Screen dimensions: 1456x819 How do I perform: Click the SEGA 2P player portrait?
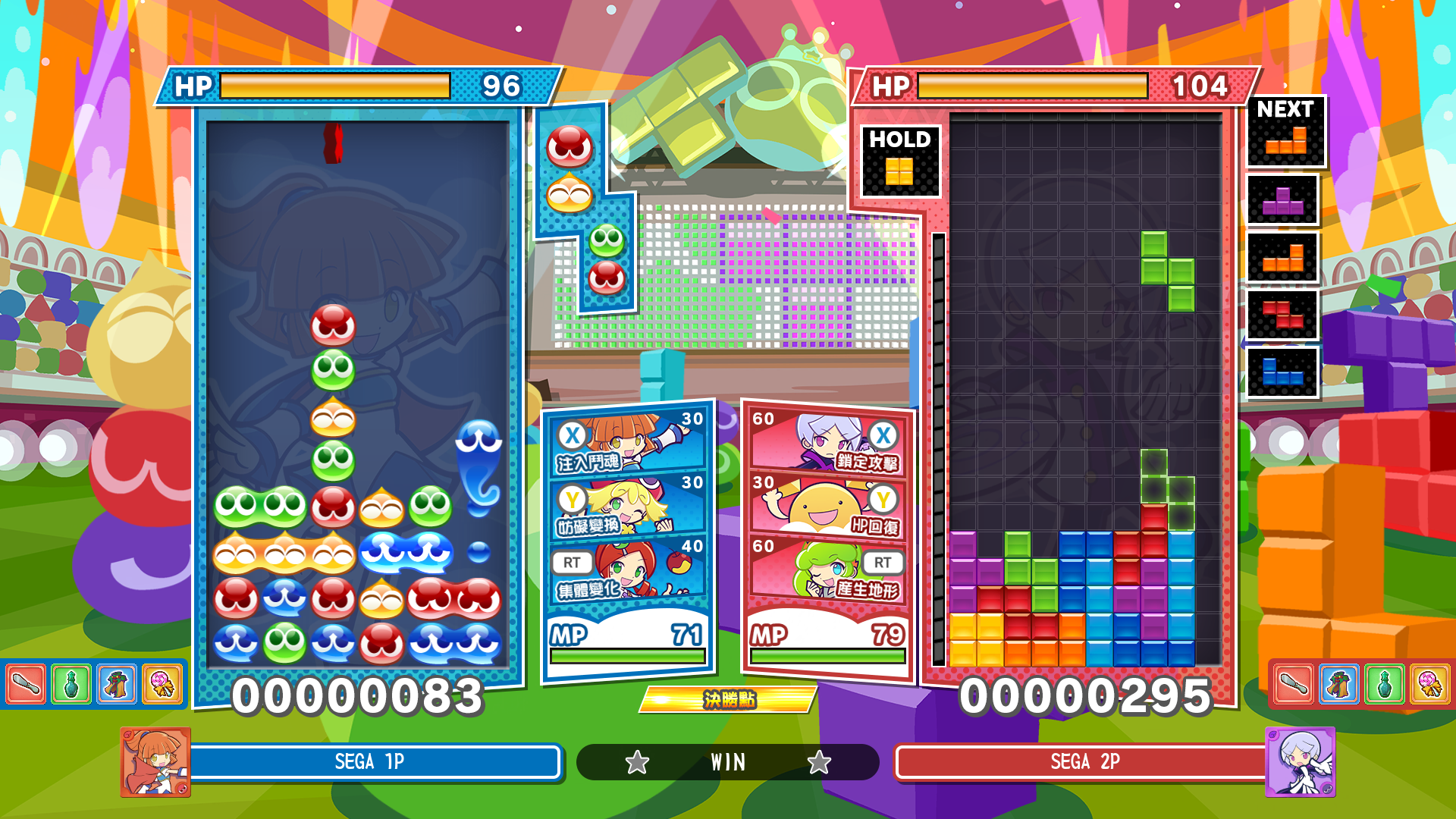[1300, 761]
